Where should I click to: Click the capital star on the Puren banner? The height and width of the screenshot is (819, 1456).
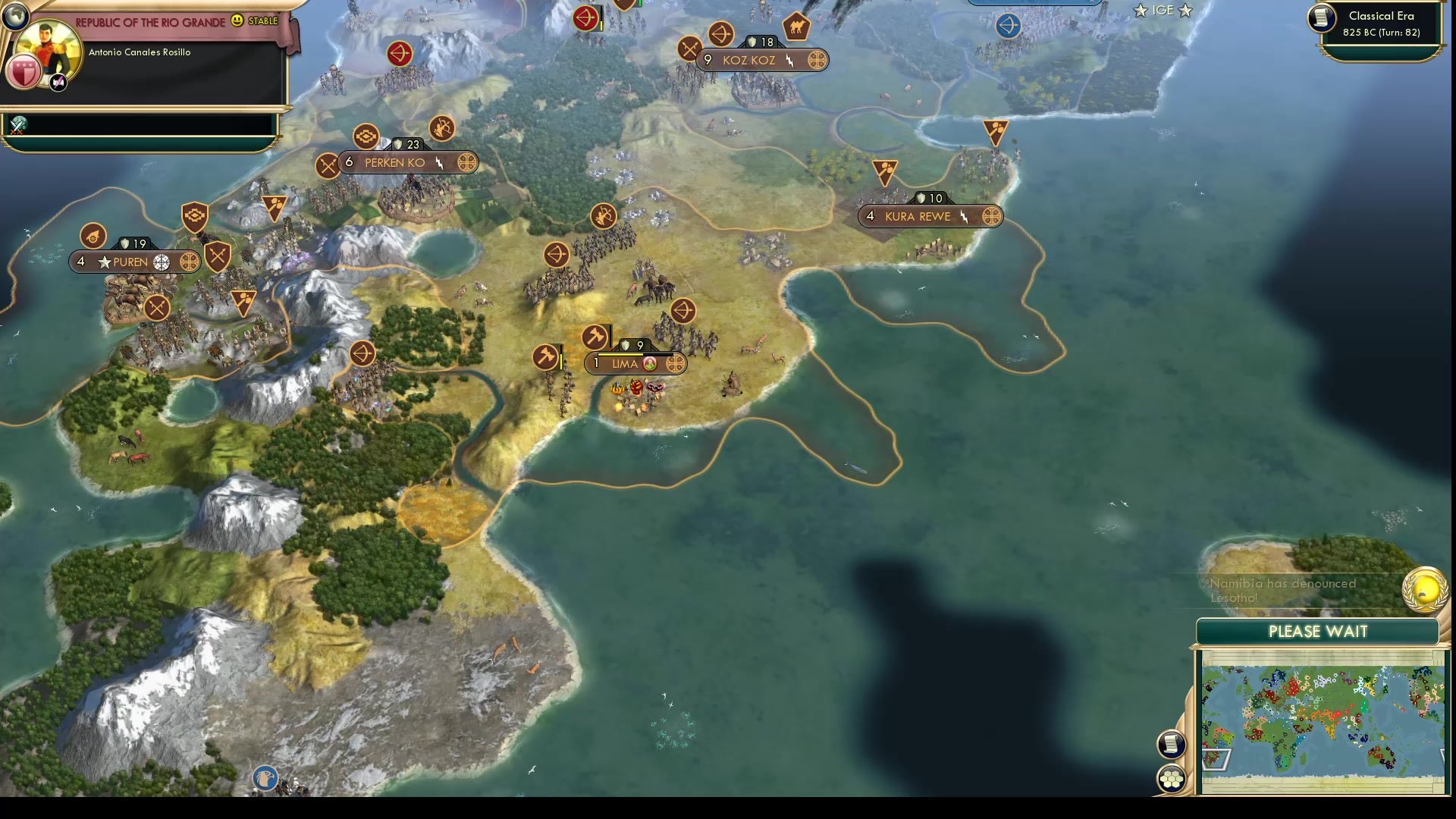(103, 262)
